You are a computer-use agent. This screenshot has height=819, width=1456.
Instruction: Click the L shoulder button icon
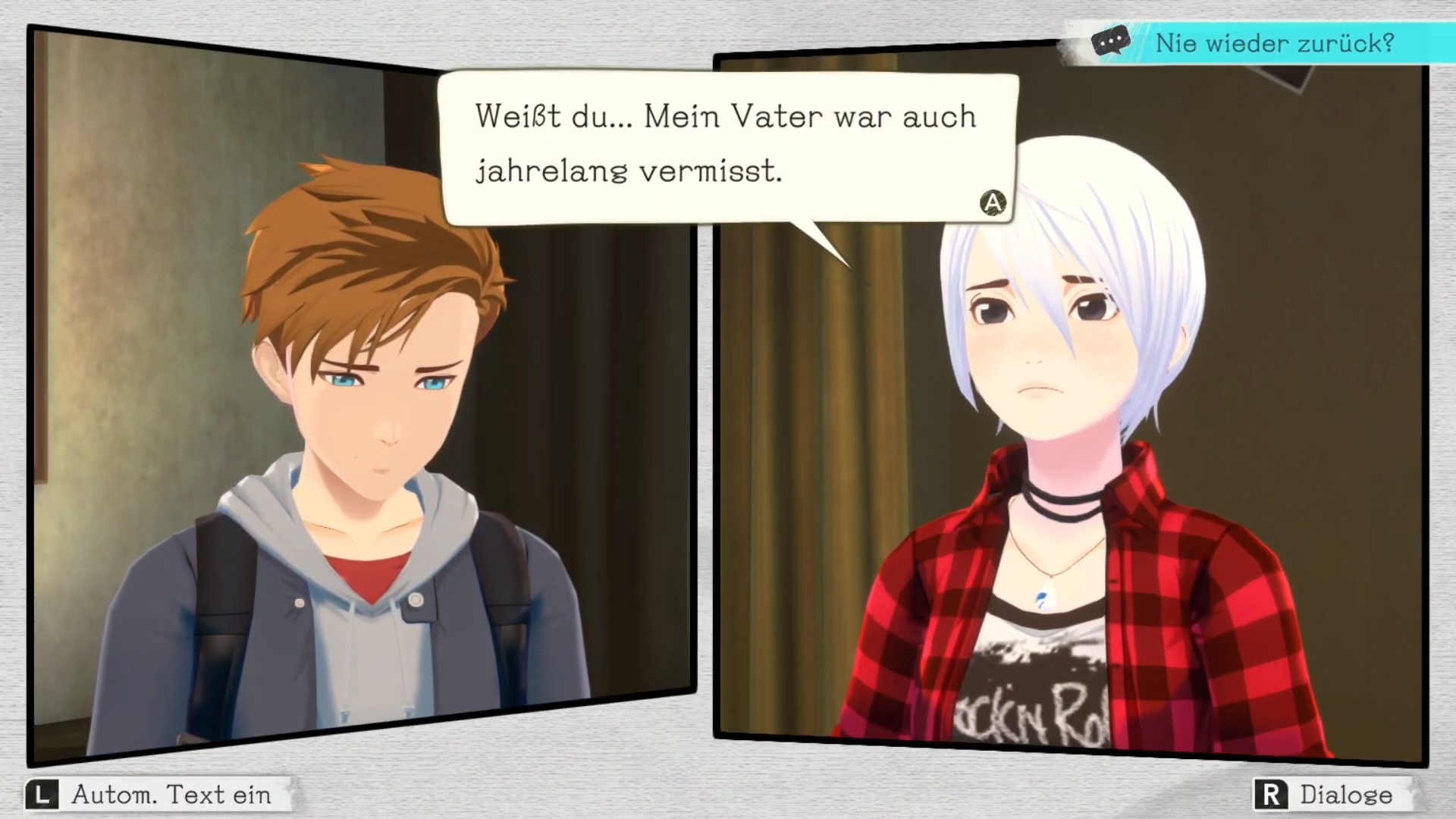point(43,795)
